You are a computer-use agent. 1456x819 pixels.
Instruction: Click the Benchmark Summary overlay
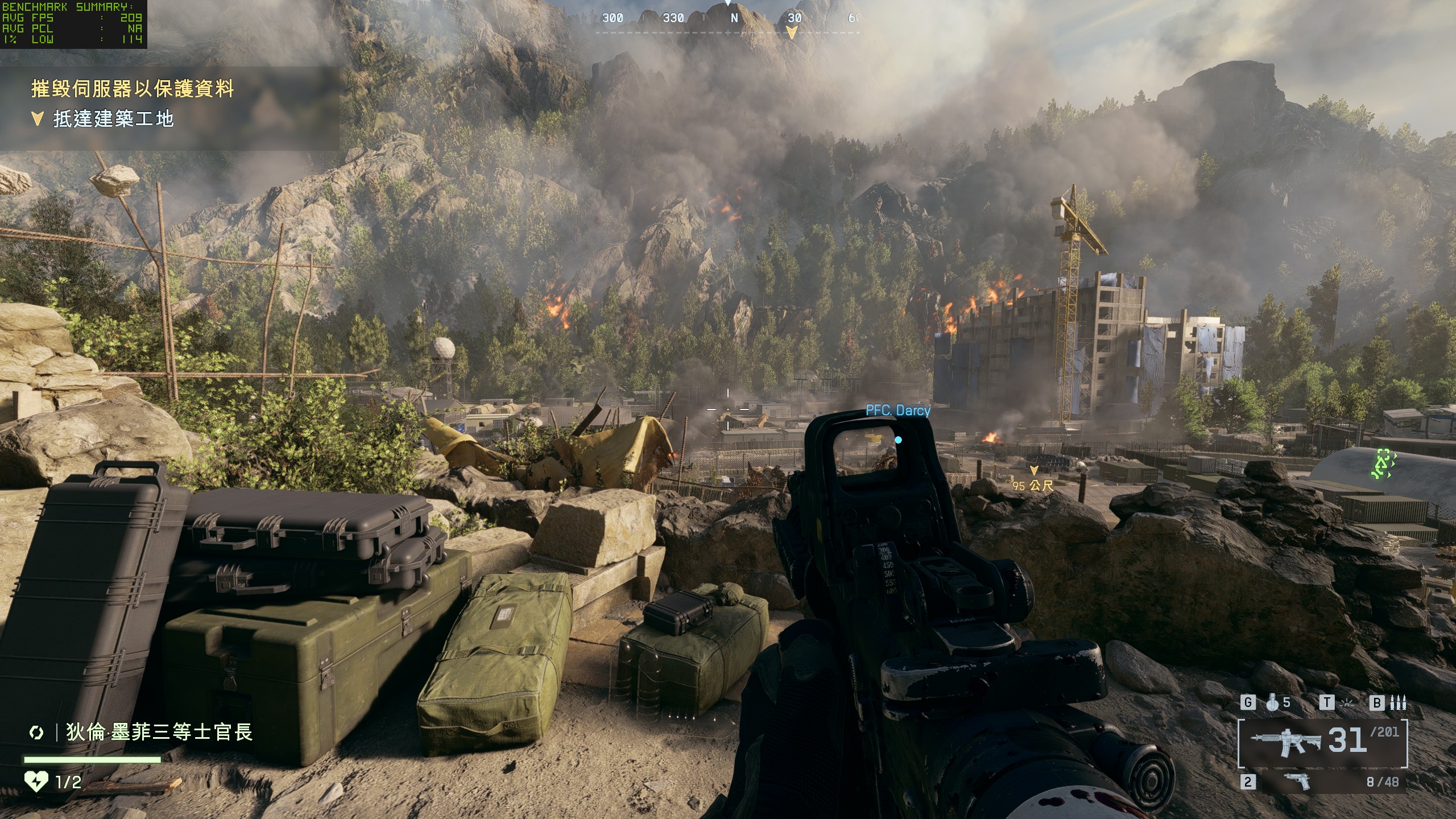[73, 23]
